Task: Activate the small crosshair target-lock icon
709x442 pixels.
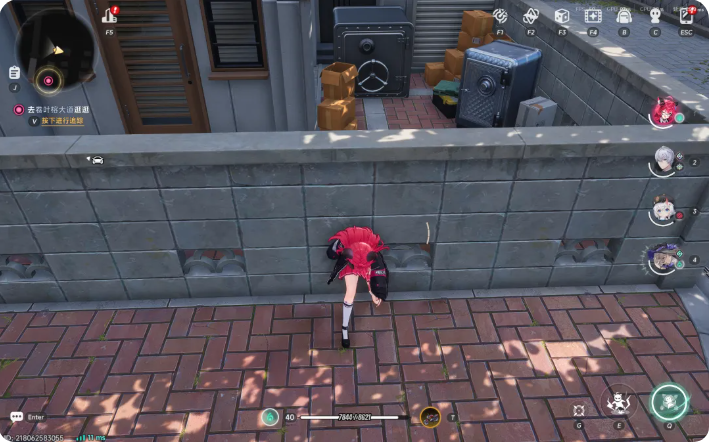Action: coord(579,410)
